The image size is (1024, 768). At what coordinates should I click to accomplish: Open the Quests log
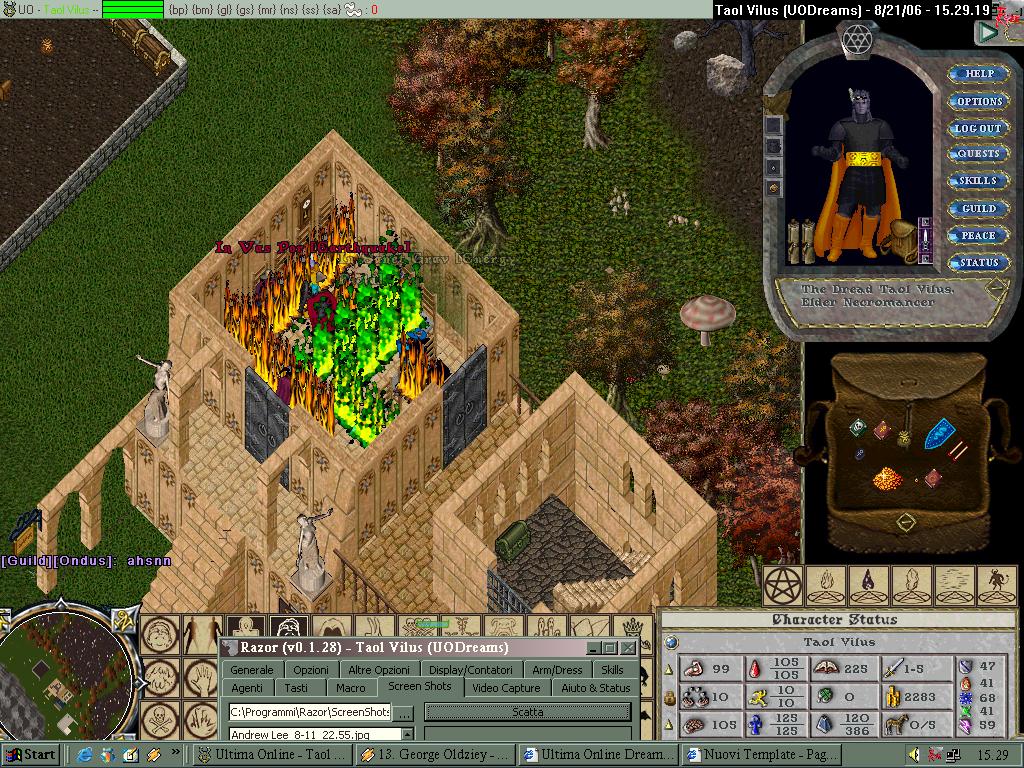[978, 154]
